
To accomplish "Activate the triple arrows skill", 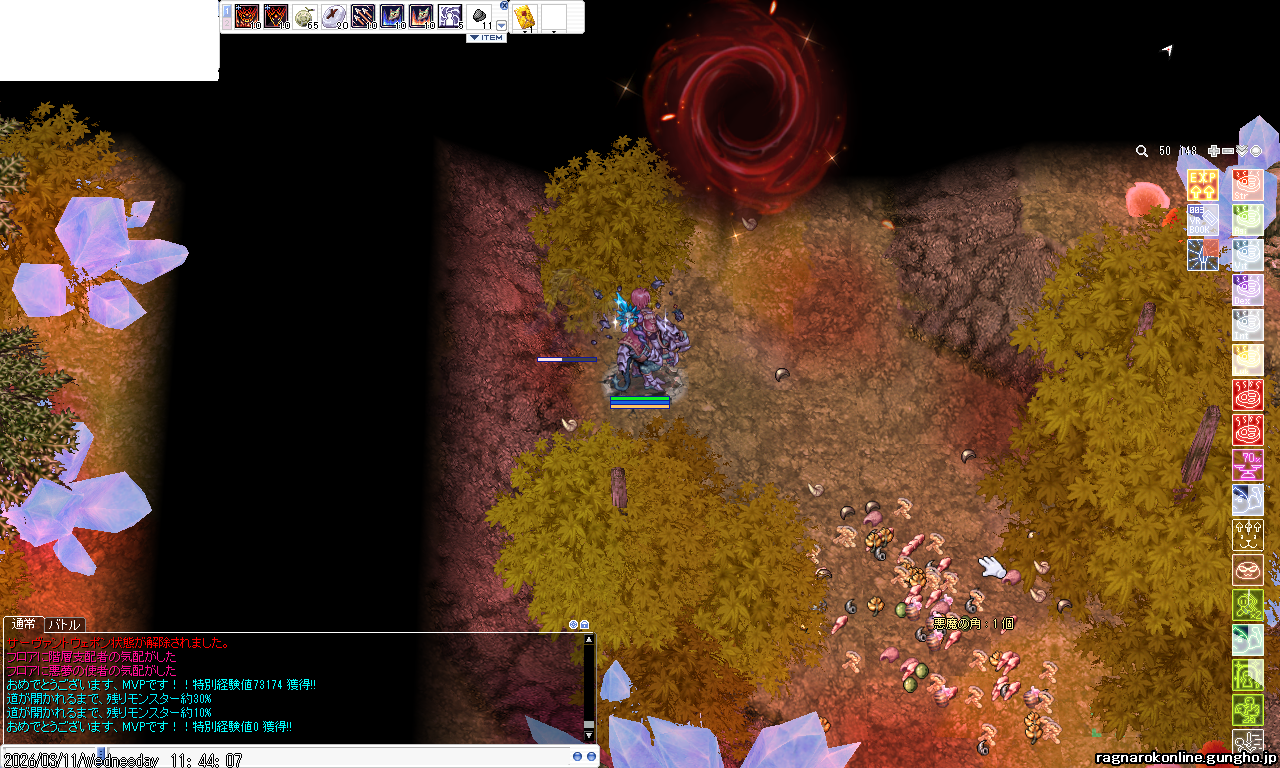I will tap(362, 17).
